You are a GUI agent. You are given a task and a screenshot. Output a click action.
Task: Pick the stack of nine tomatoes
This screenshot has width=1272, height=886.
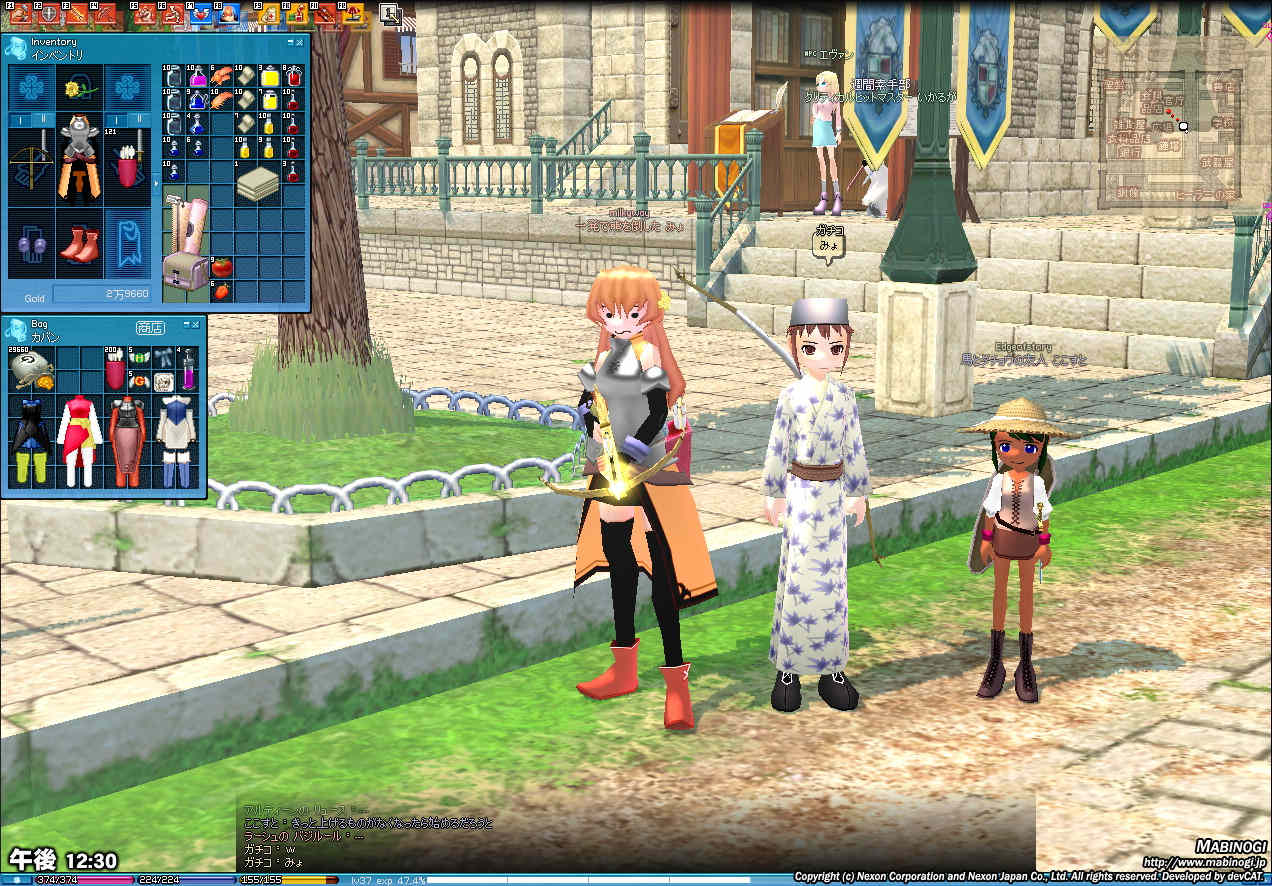[x=221, y=268]
